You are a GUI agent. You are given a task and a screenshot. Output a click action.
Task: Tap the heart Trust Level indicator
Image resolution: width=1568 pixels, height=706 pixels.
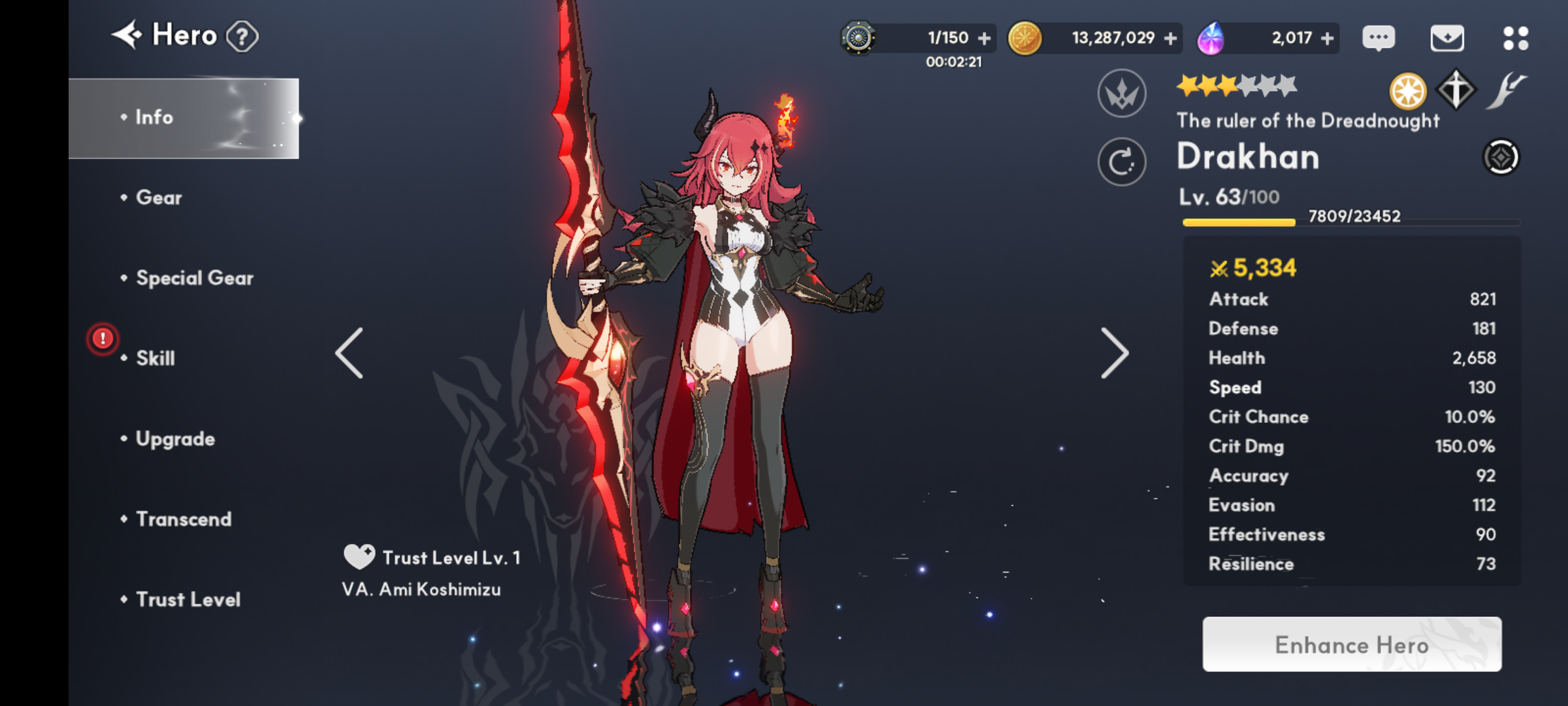[359, 557]
